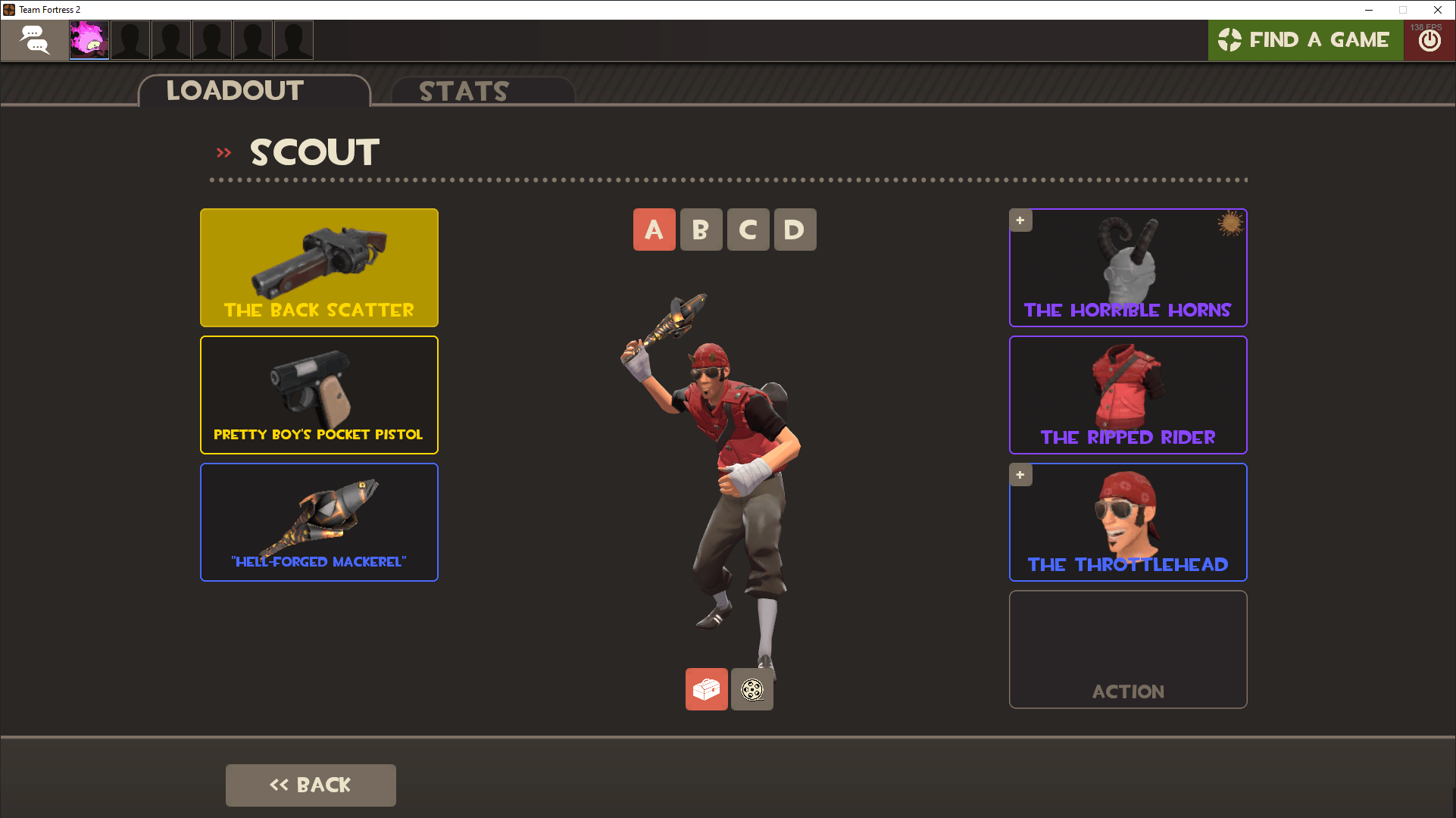Open the empty ACTION slot
This screenshot has width=1456, height=818.
point(1127,649)
